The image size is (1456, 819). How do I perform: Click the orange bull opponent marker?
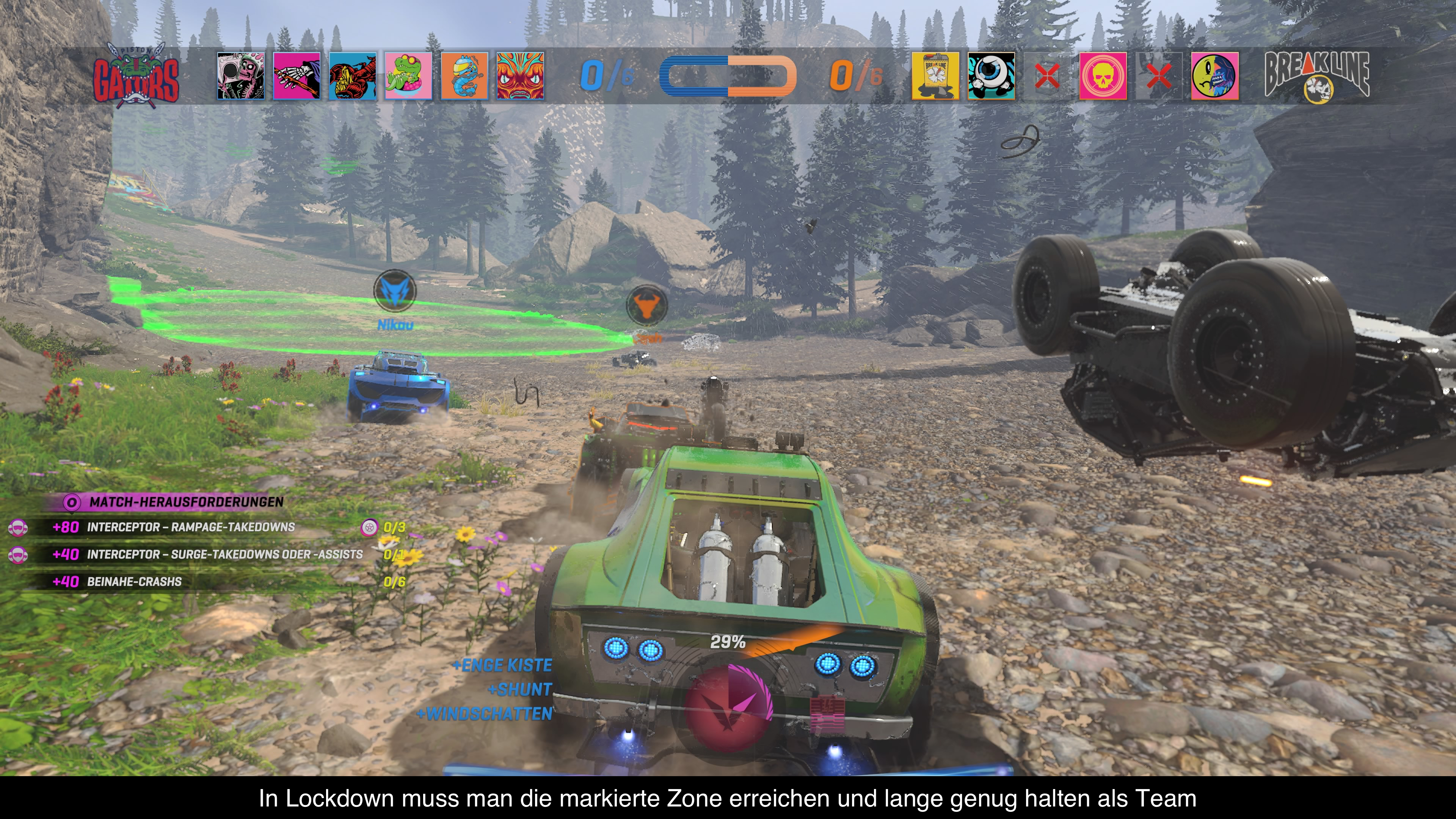click(x=647, y=306)
